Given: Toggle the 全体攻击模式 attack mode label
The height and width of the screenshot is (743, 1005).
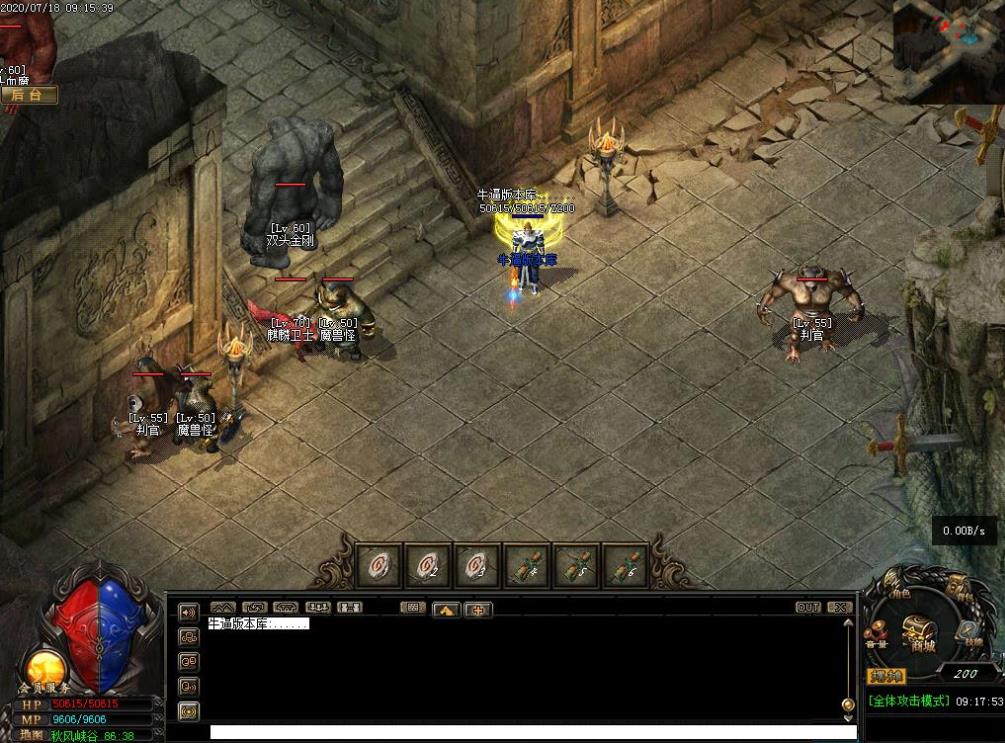Looking at the screenshot, I should point(908,701).
